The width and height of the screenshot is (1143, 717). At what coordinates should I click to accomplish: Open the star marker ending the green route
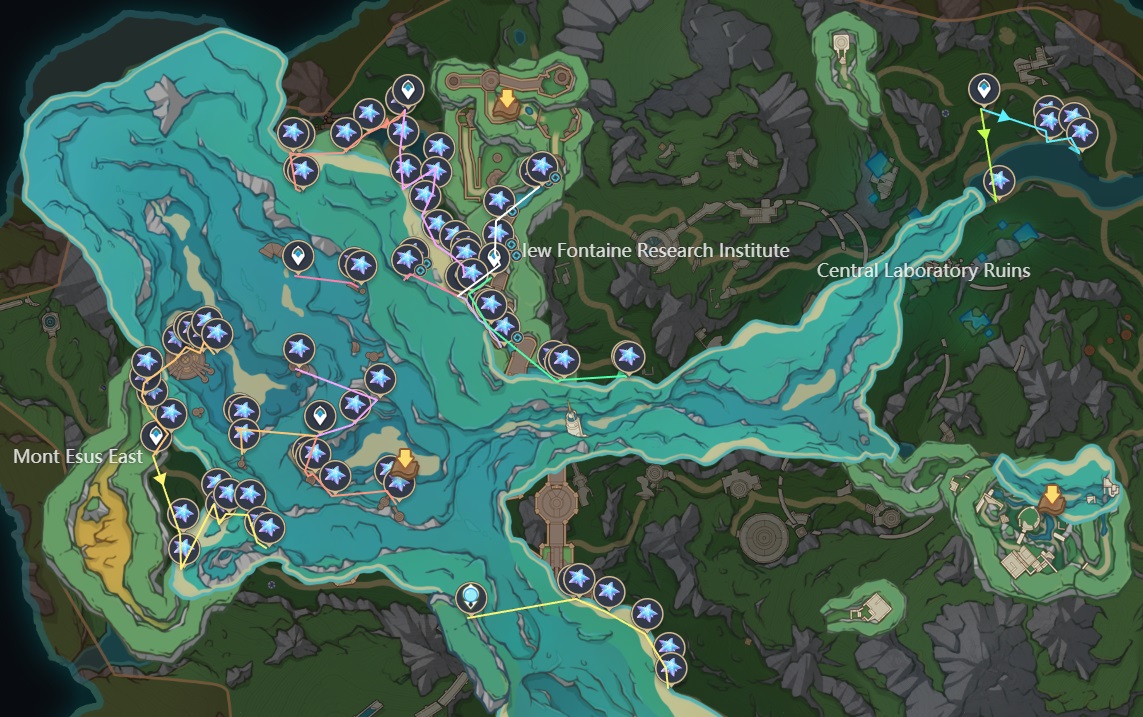628,355
